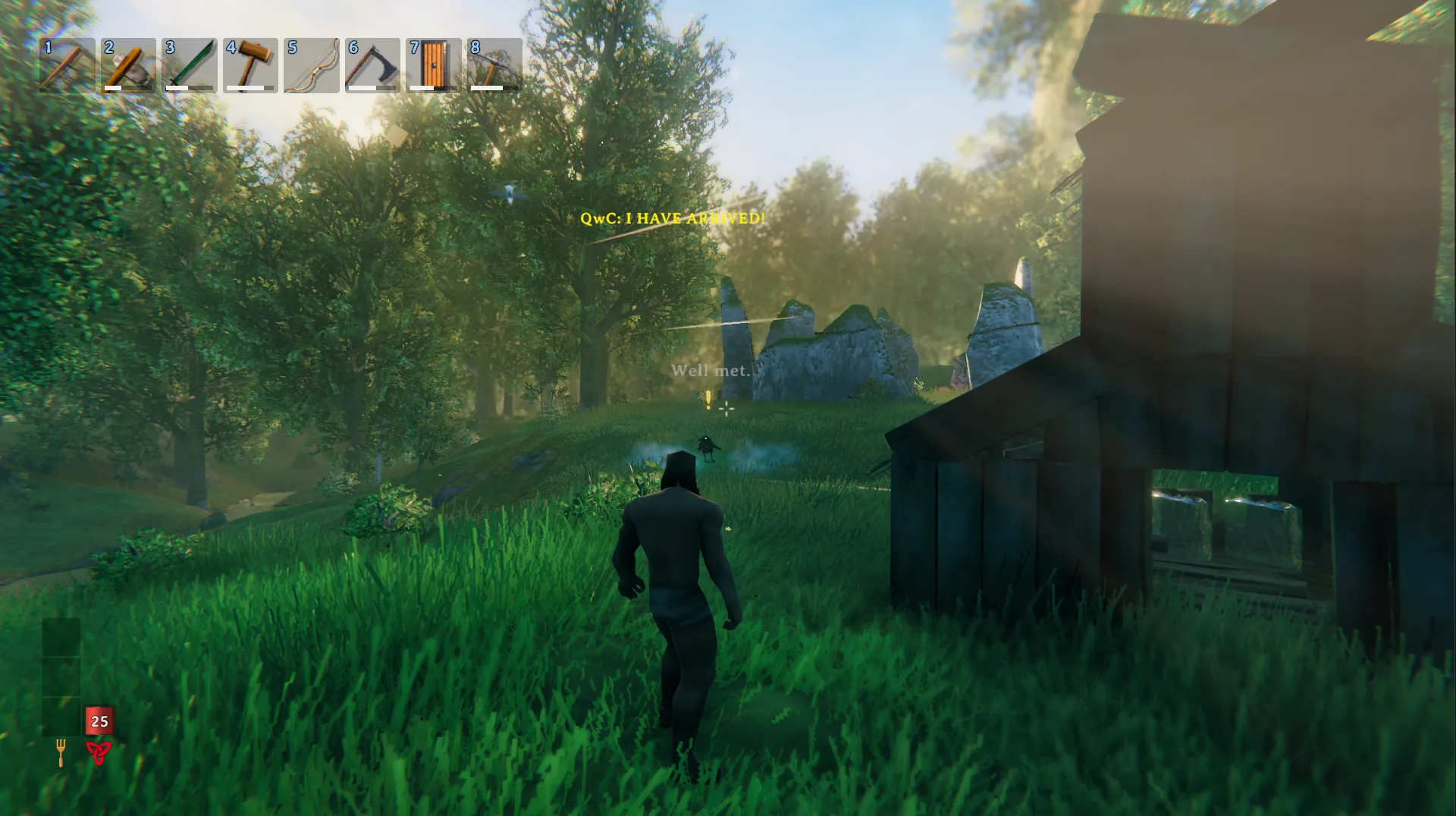Choose the bow in hotbar slot 5
Image resolution: width=1456 pixels, height=816 pixels.
pos(312,65)
